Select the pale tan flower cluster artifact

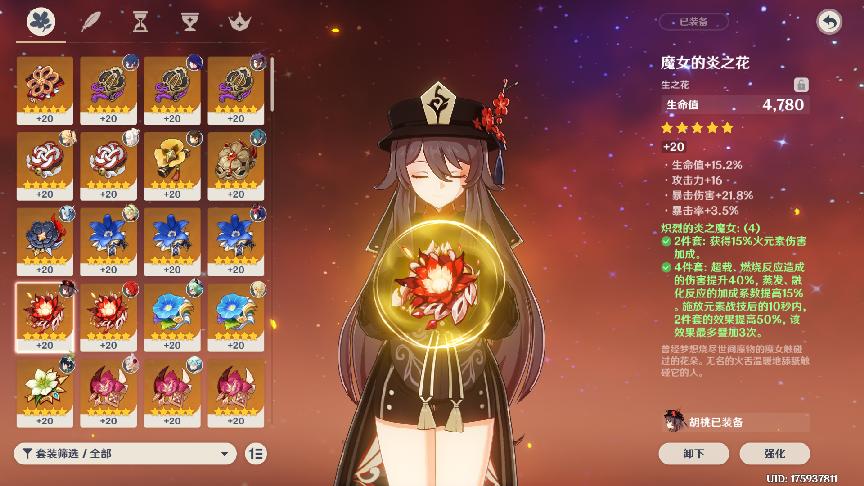[236, 158]
